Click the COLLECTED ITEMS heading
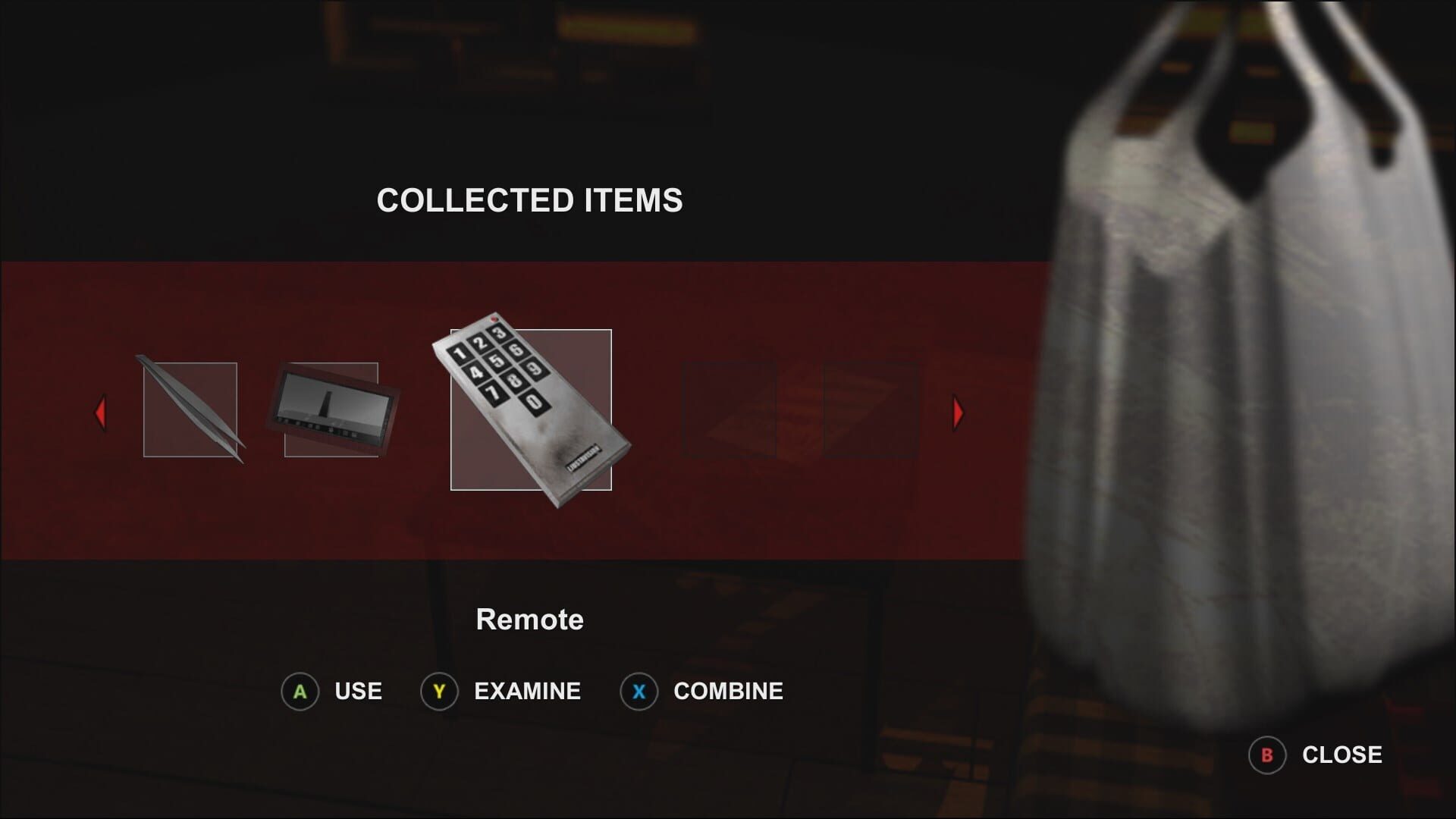1456x819 pixels. 530,201
